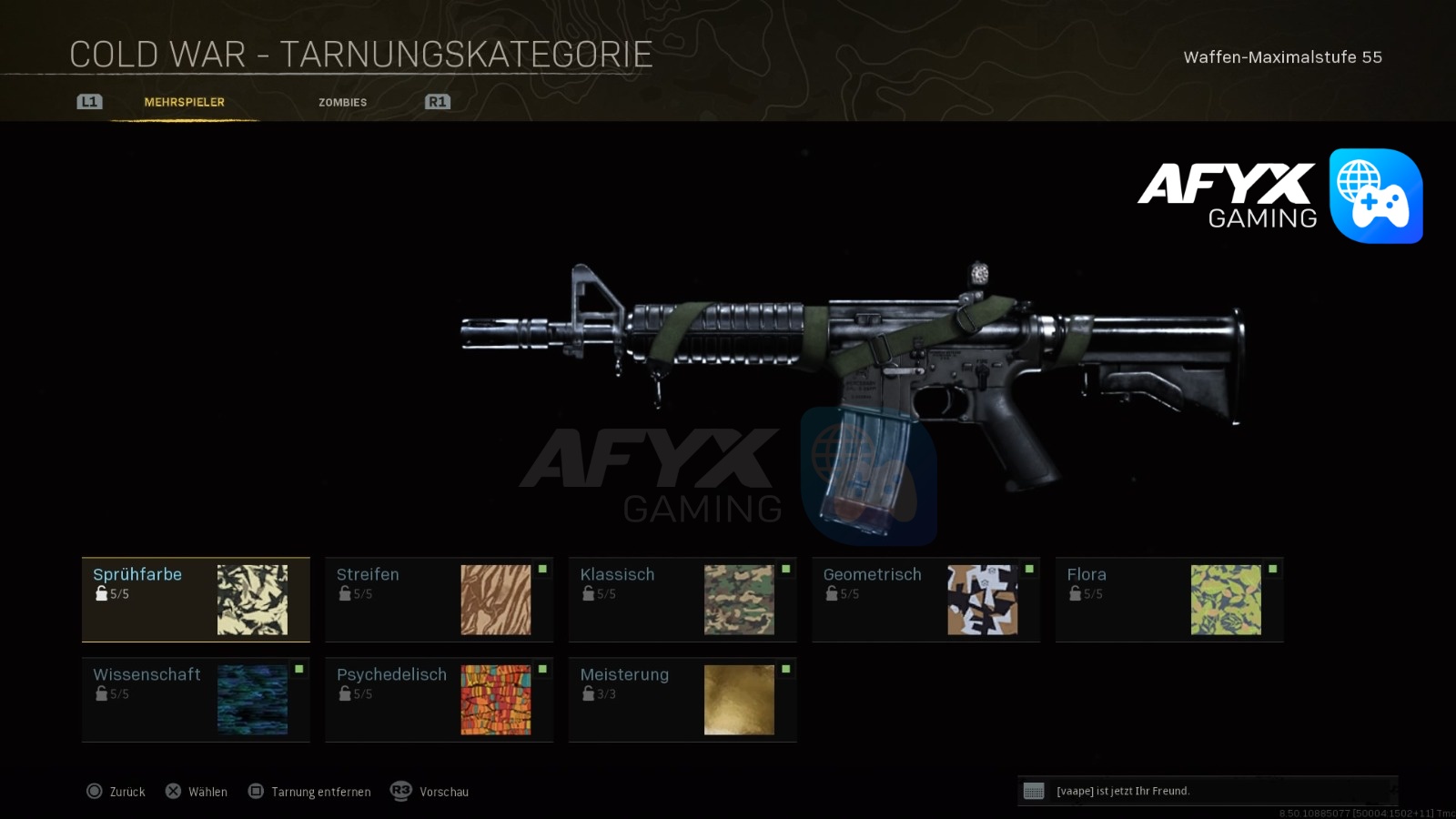Image resolution: width=1456 pixels, height=819 pixels.
Task: Pick the Geometrisch camo category
Action: click(925, 600)
